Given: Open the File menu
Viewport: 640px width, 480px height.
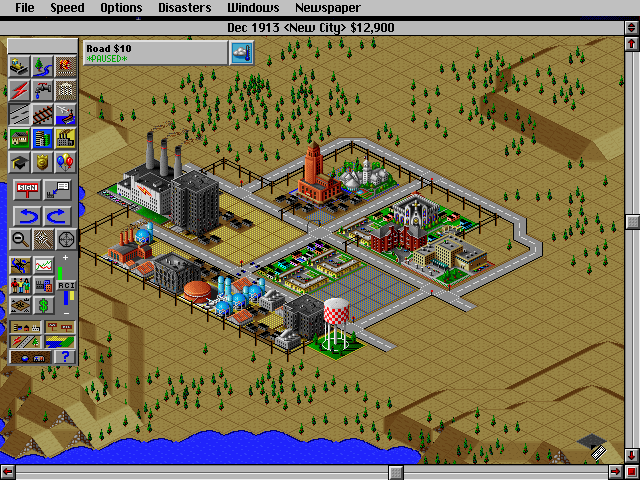Looking at the screenshot, I should [x=24, y=8].
